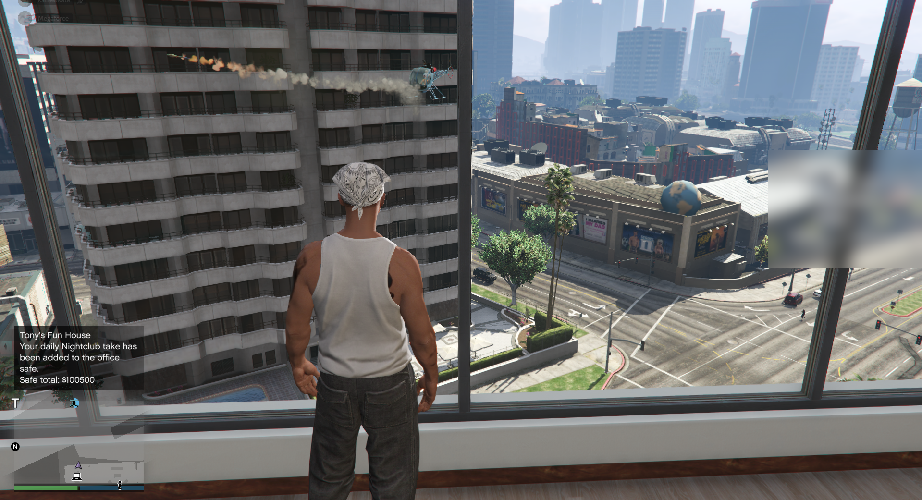Click the north compass marker on radar
Viewport: 922px width, 500px height.
(14, 446)
